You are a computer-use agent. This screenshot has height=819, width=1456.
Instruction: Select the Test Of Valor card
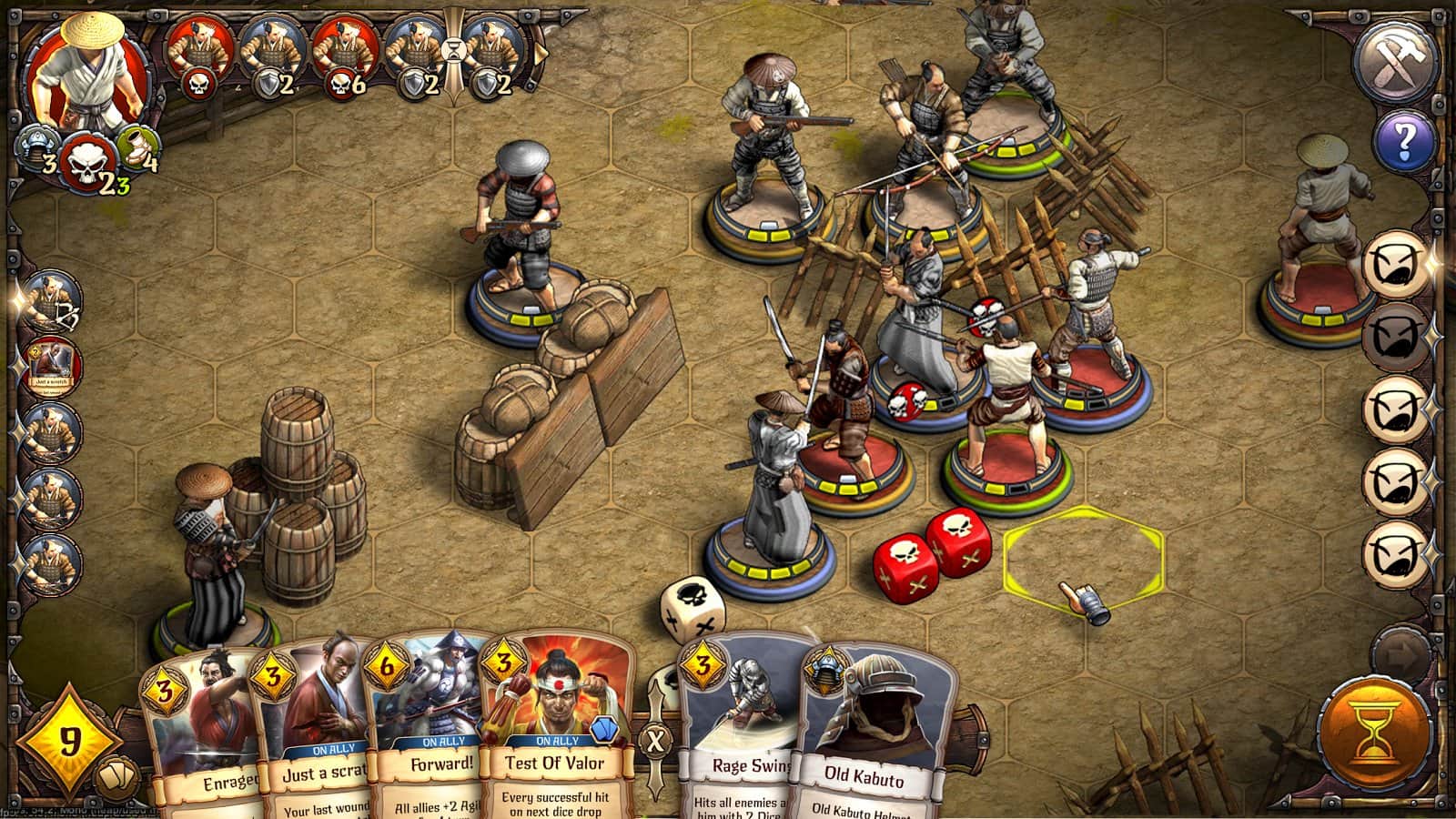pyautogui.click(x=554, y=728)
